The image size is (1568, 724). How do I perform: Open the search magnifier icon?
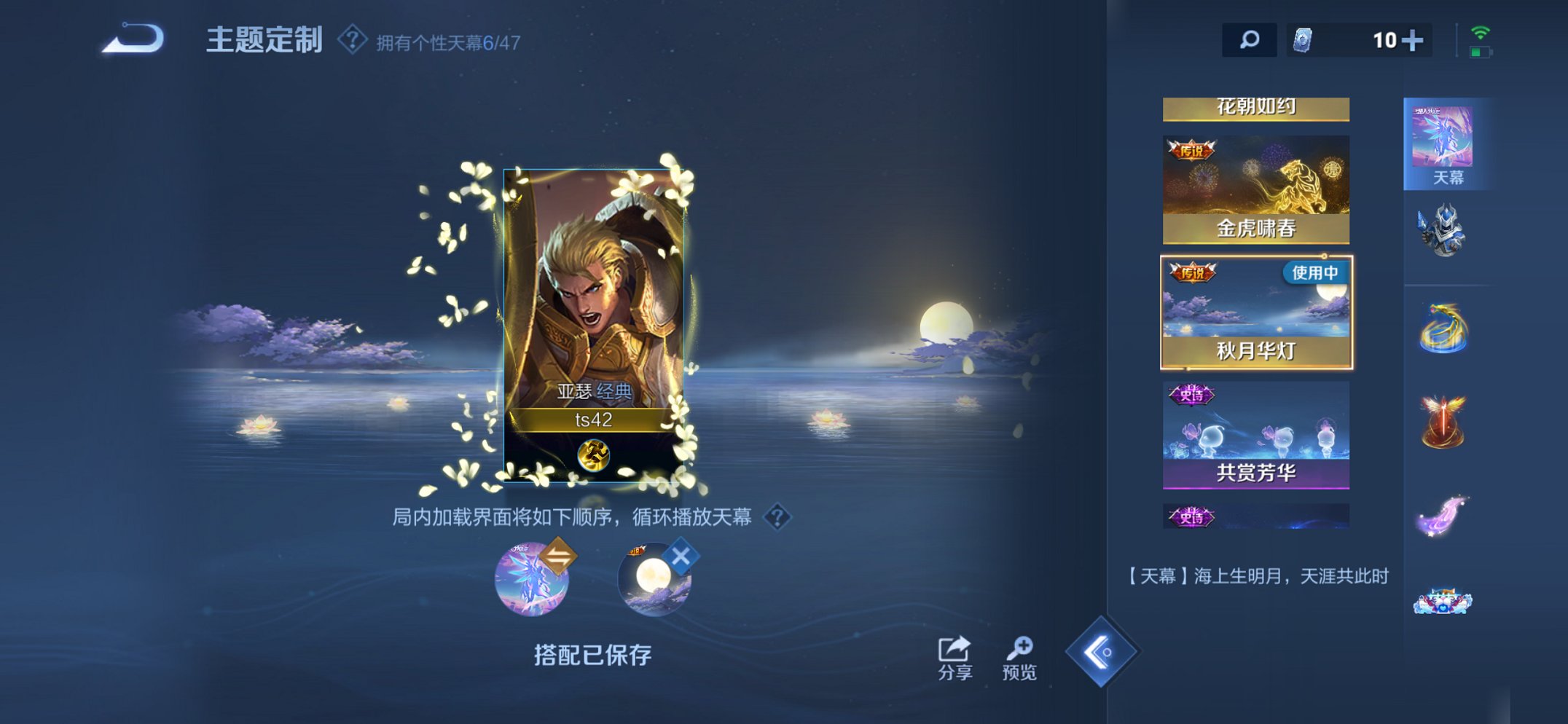(x=1250, y=41)
